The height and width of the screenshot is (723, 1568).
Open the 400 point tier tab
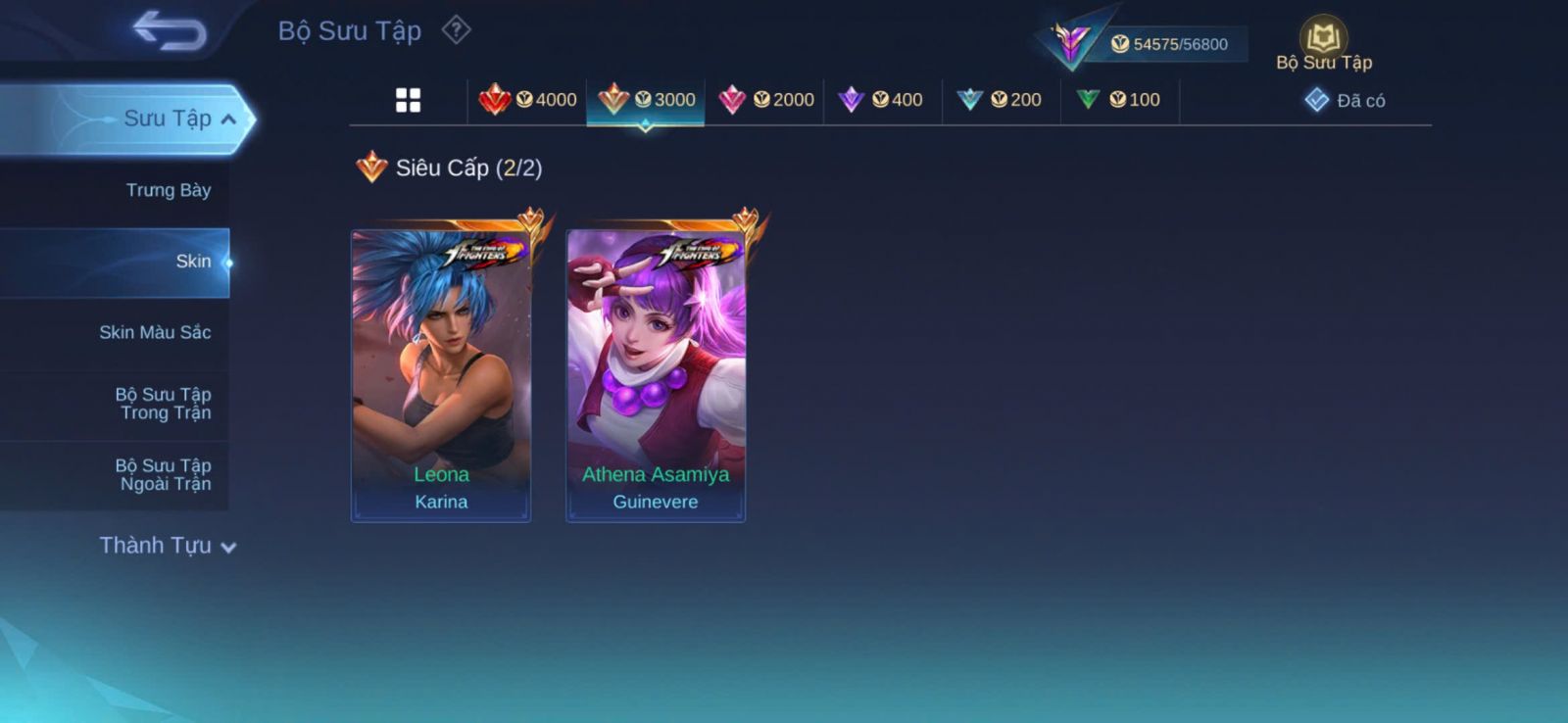[883, 100]
